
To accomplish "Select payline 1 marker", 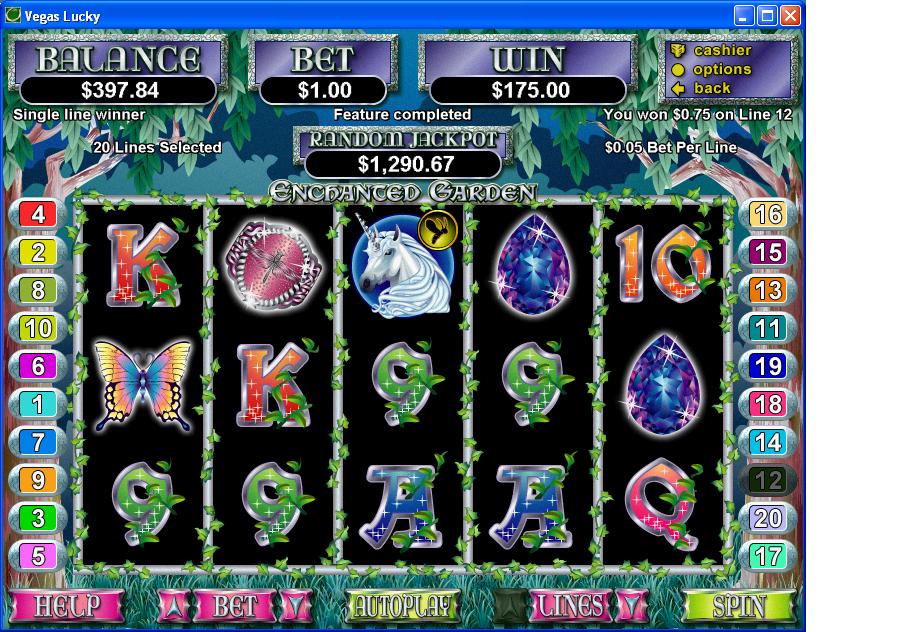I will 38,404.
